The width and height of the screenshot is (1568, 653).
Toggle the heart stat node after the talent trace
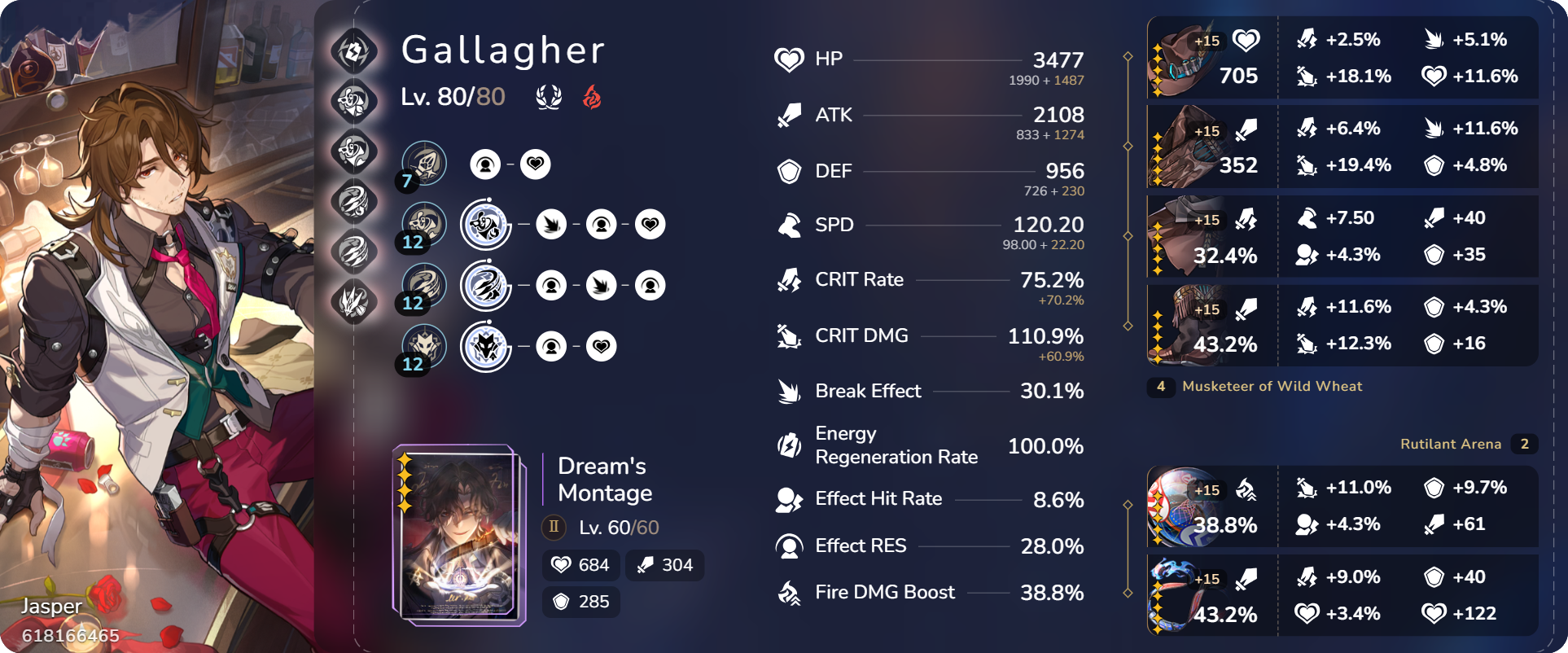pos(600,345)
